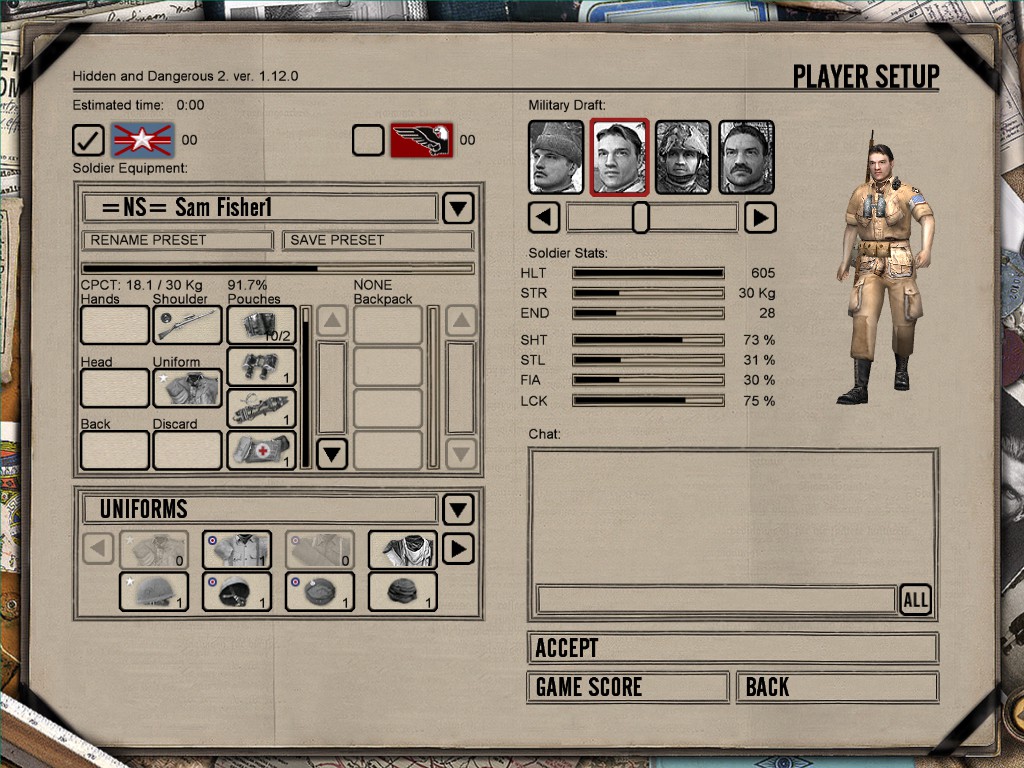Pick the first aid kit pouch item
This screenshot has width=1024, height=768.
point(261,450)
